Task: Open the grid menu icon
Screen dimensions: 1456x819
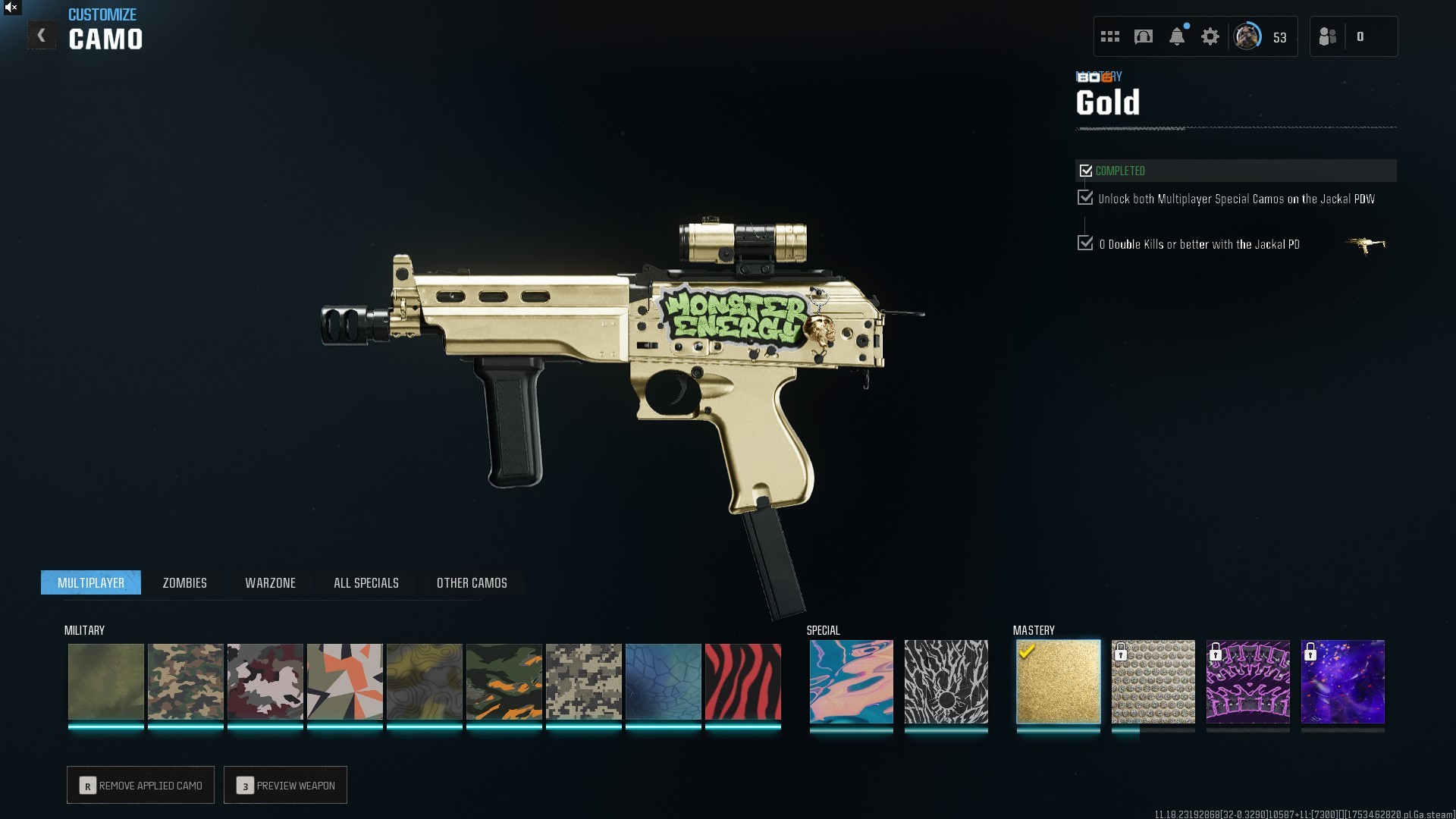Action: coord(1110,37)
